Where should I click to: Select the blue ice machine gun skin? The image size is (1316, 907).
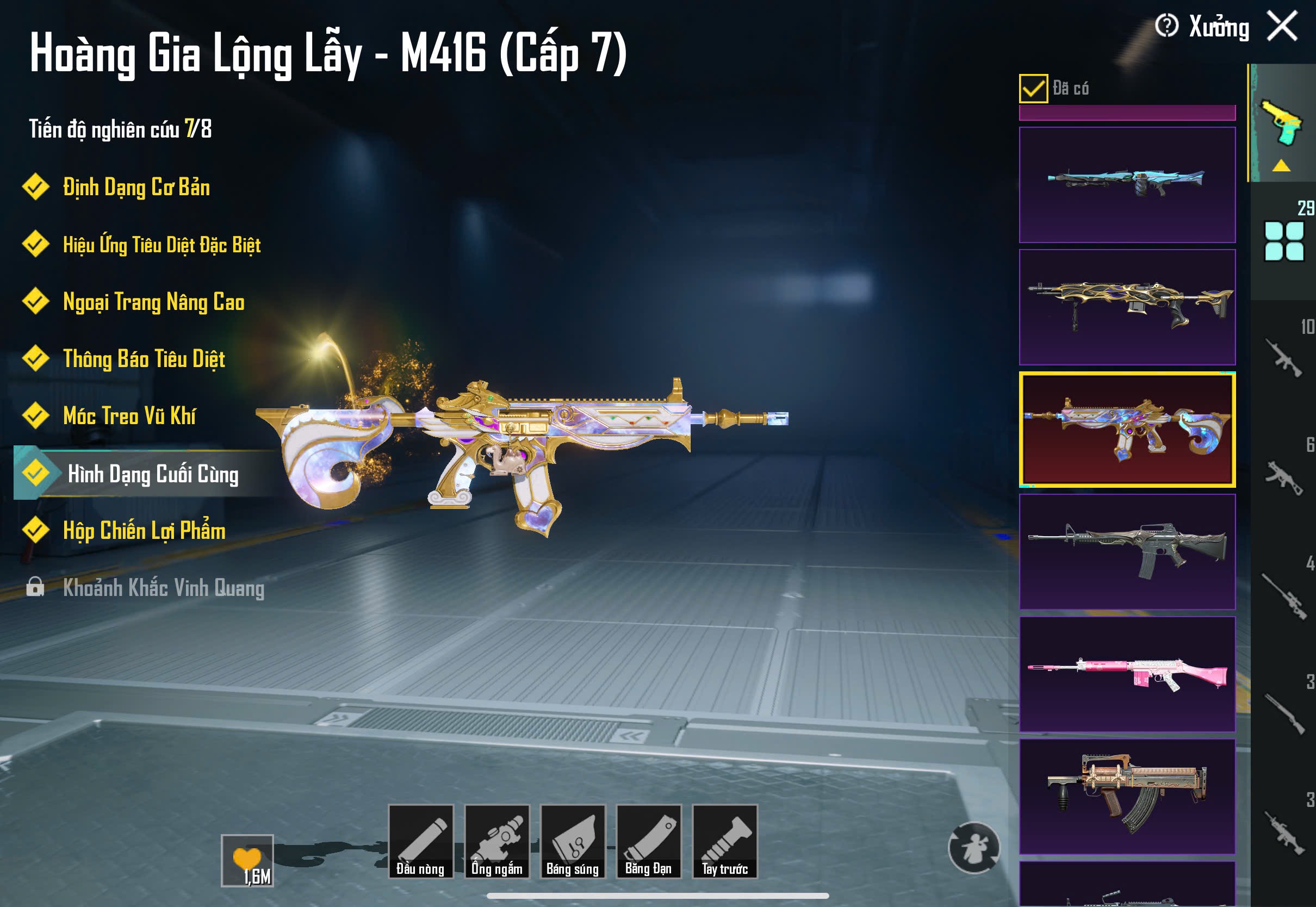(1127, 185)
